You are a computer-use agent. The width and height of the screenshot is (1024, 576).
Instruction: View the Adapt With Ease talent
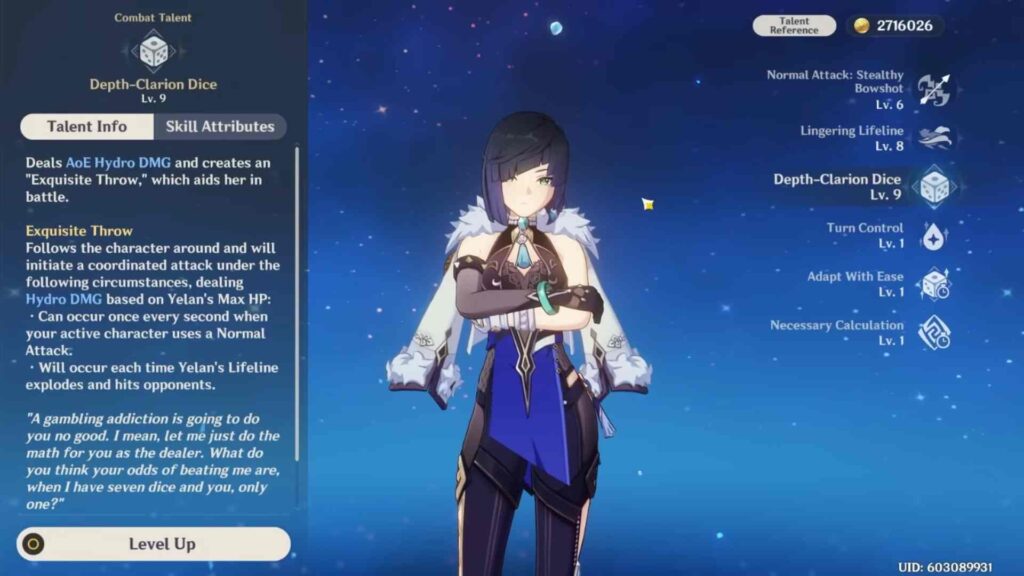coord(933,284)
